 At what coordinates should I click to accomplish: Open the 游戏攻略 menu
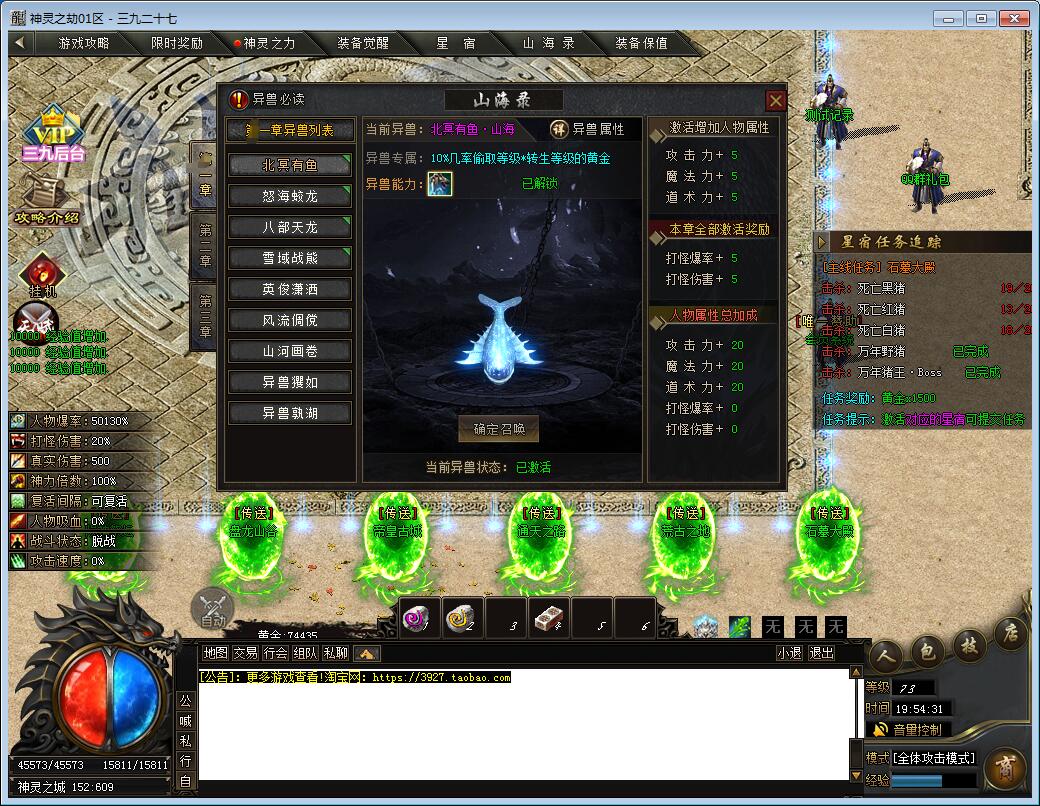pyautogui.click(x=84, y=43)
